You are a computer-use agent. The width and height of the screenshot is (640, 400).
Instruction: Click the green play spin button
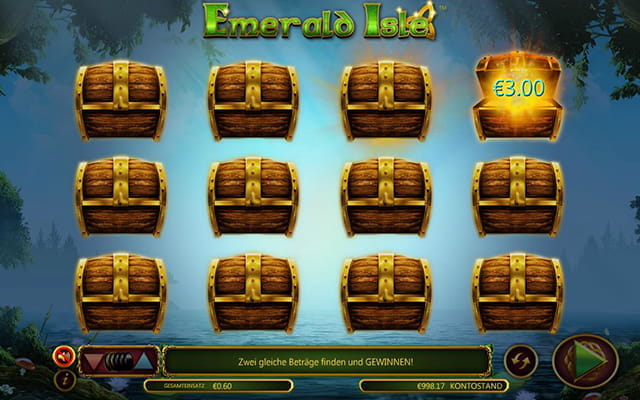tap(585, 361)
